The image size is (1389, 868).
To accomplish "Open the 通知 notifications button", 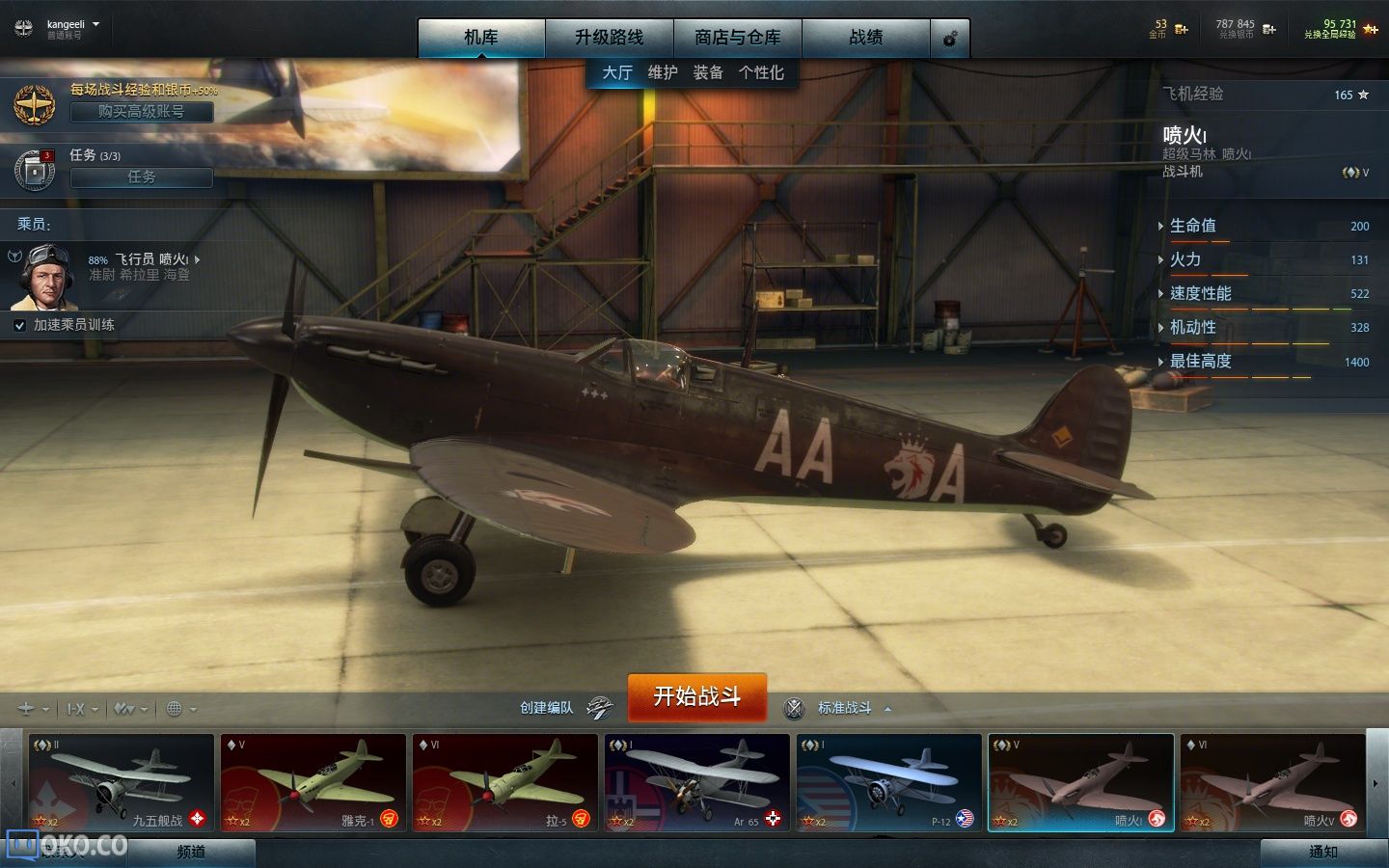I will (x=1322, y=852).
